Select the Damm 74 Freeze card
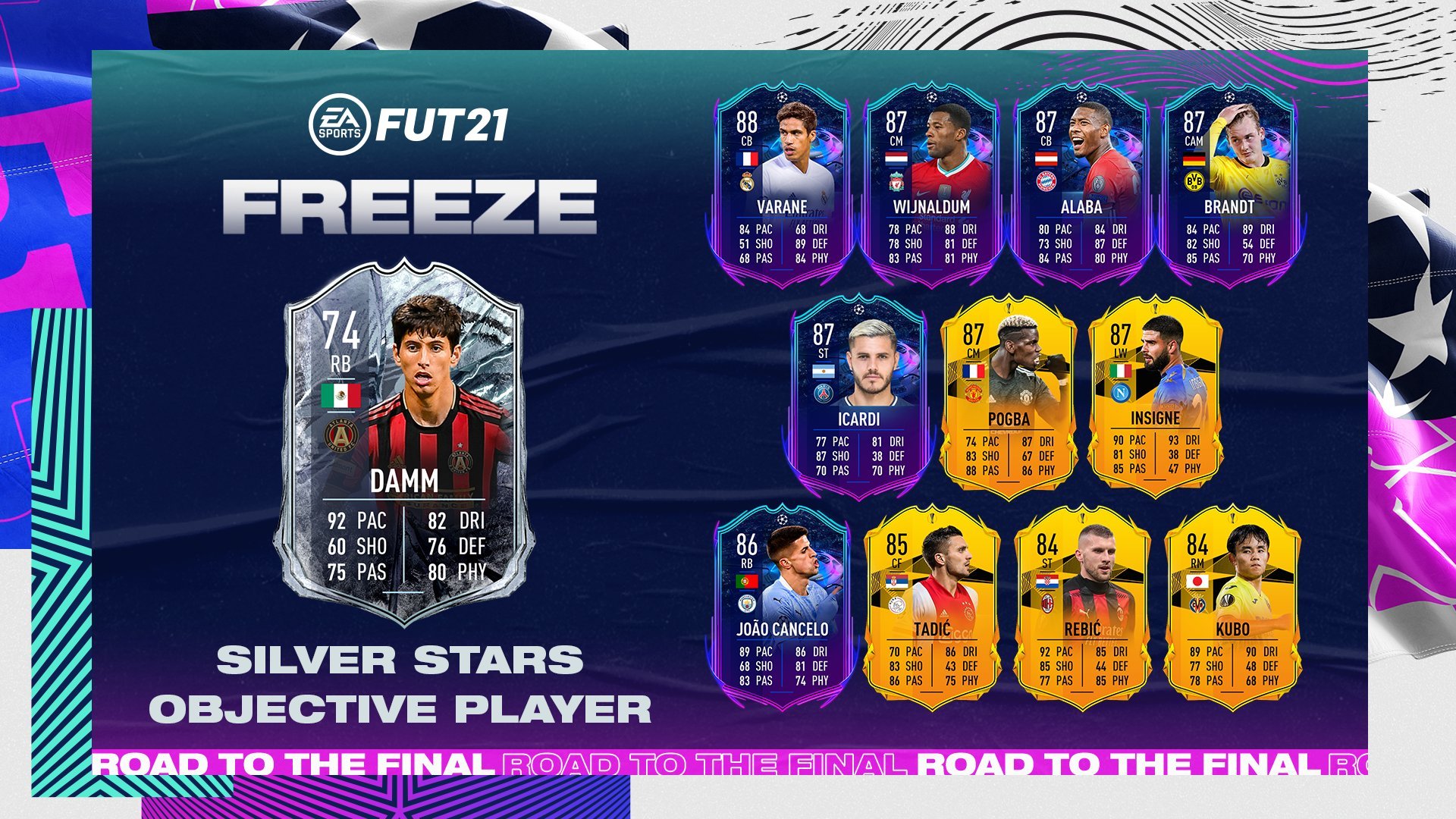The width and height of the screenshot is (1456, 819). tap(403, 444)
